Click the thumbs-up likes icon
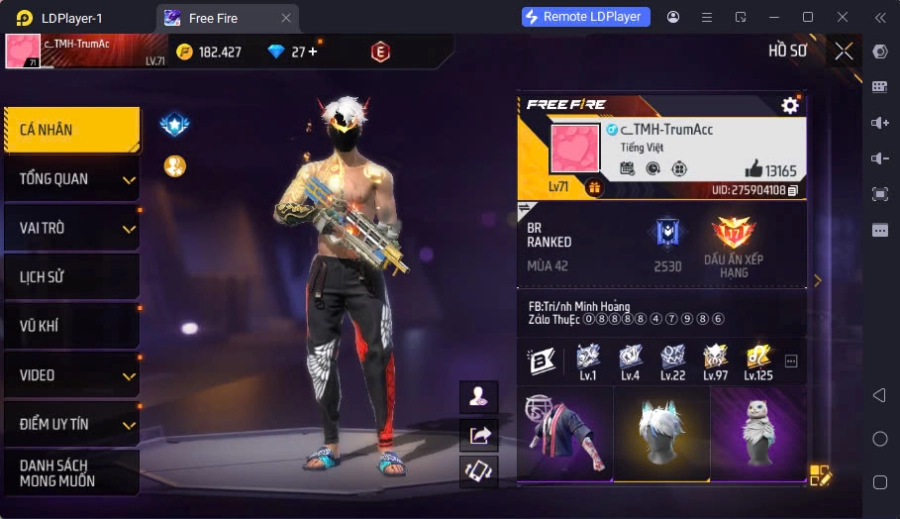 (753, 169)
